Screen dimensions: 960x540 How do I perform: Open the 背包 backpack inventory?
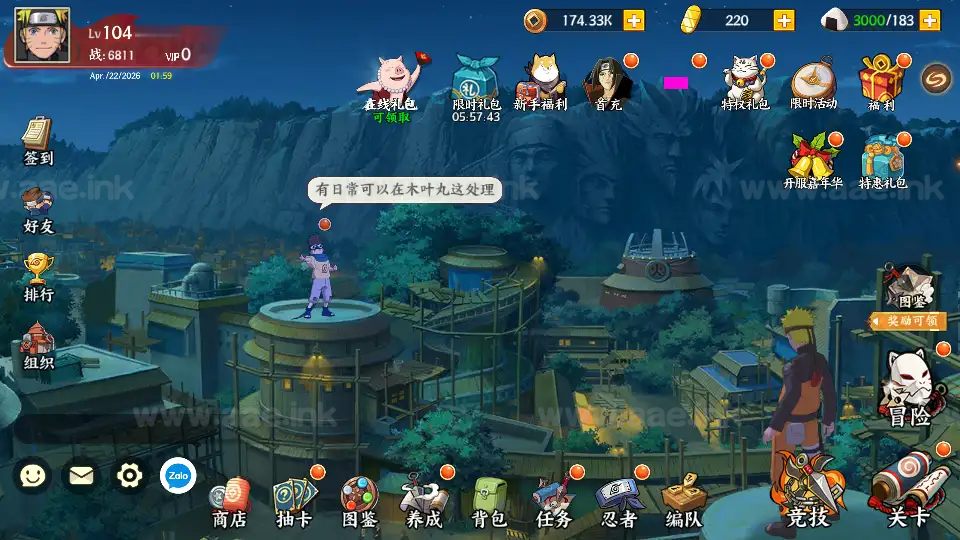[488, 501]
